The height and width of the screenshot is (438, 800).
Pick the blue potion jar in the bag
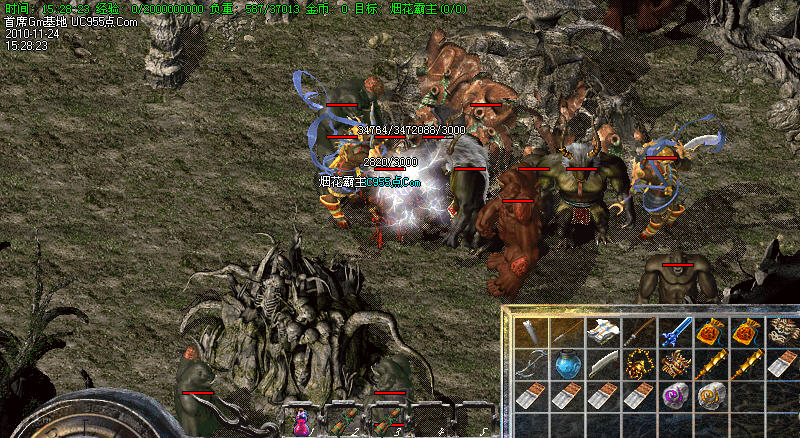[566, 364]
